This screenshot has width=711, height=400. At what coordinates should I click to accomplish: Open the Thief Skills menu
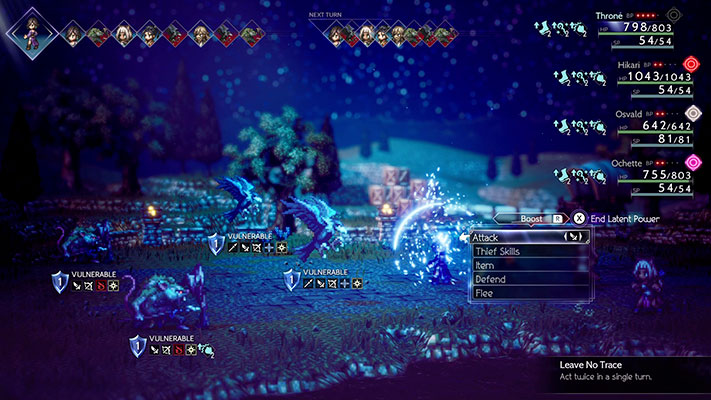click(x=529, y=252)
